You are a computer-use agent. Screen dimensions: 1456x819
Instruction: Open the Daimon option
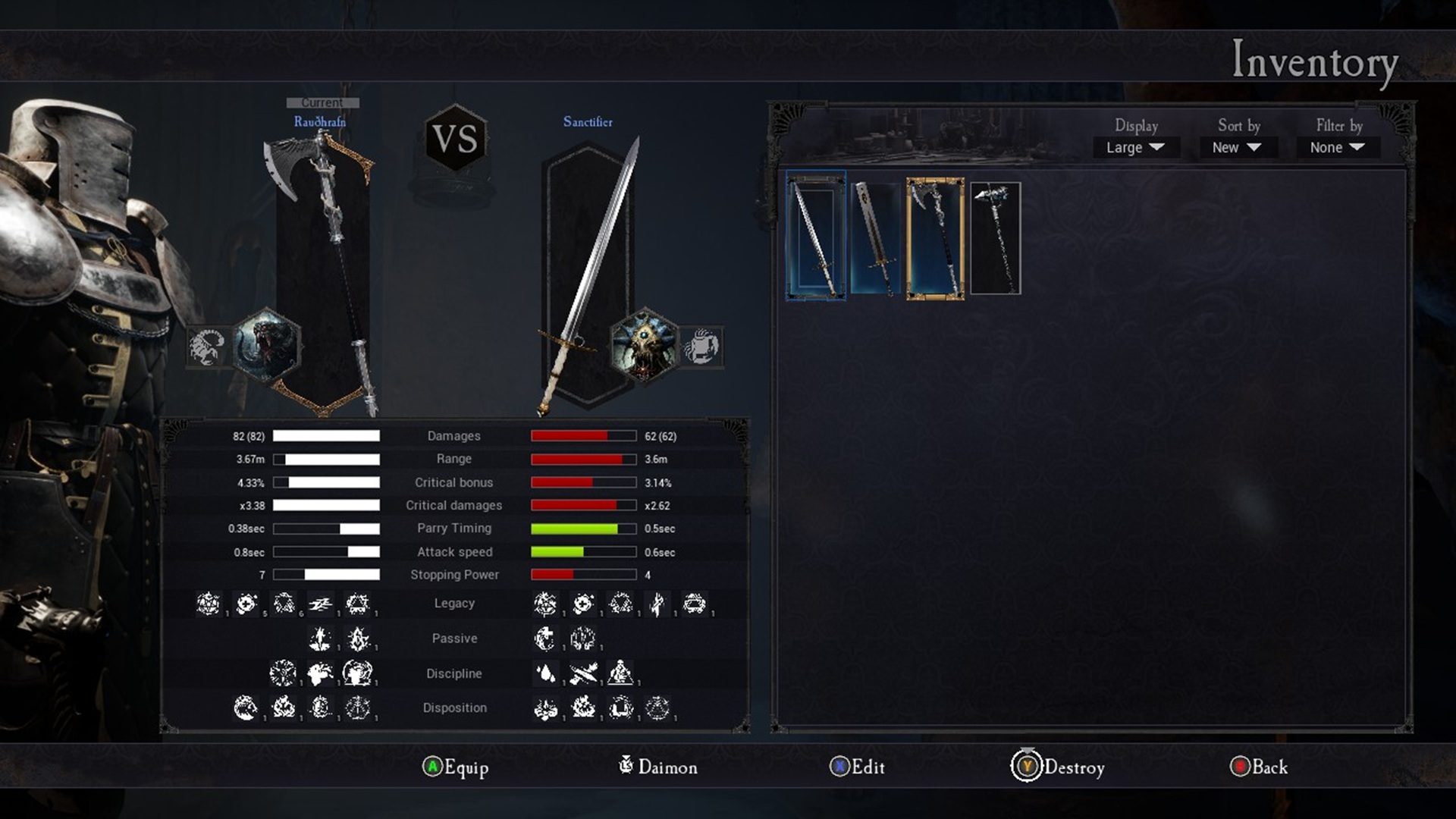[658, 767]
